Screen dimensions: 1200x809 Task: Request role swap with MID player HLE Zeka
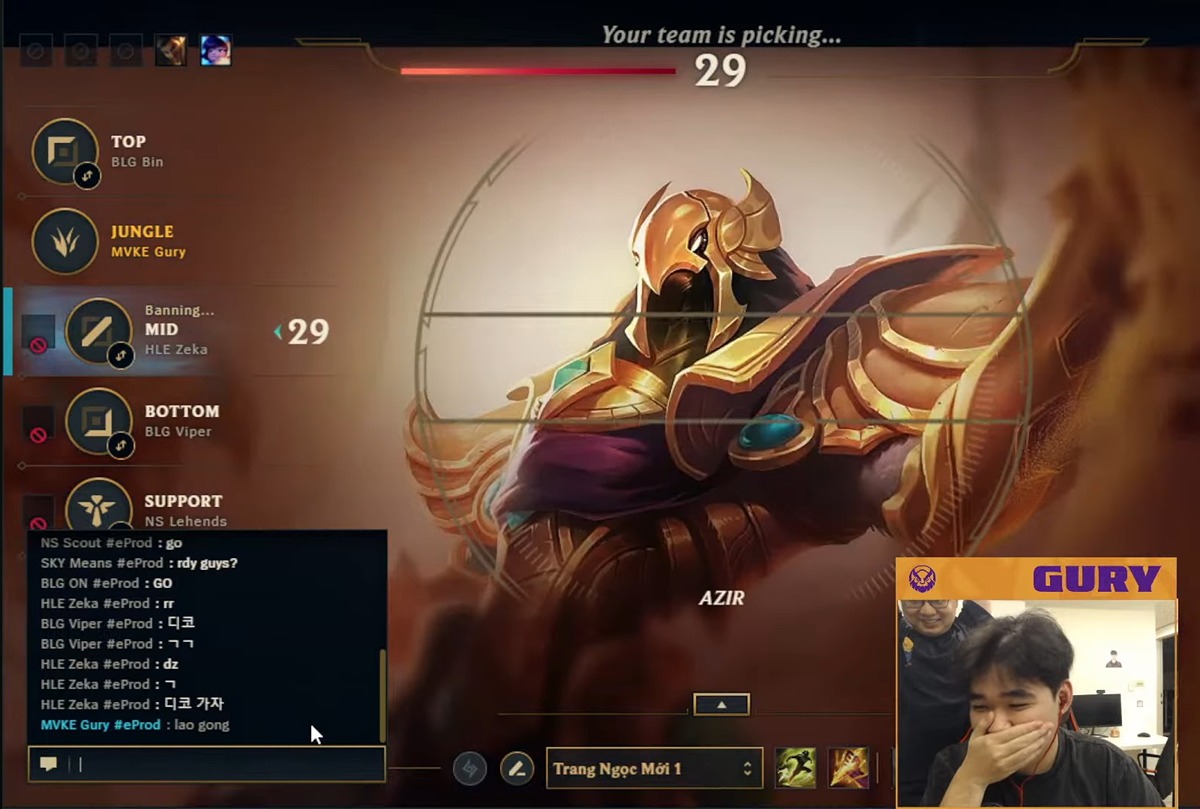pos(121,355)
